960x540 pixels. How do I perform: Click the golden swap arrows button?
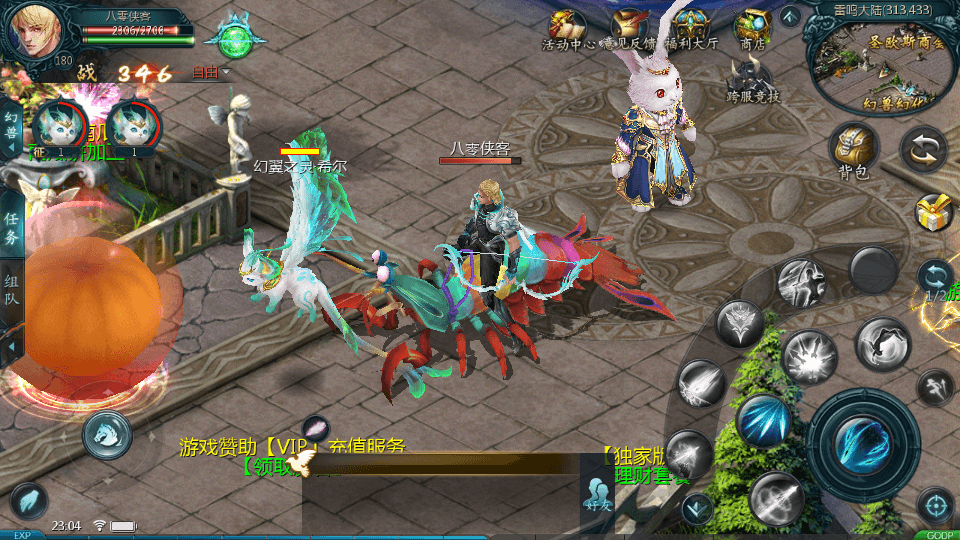coord(923,151)
